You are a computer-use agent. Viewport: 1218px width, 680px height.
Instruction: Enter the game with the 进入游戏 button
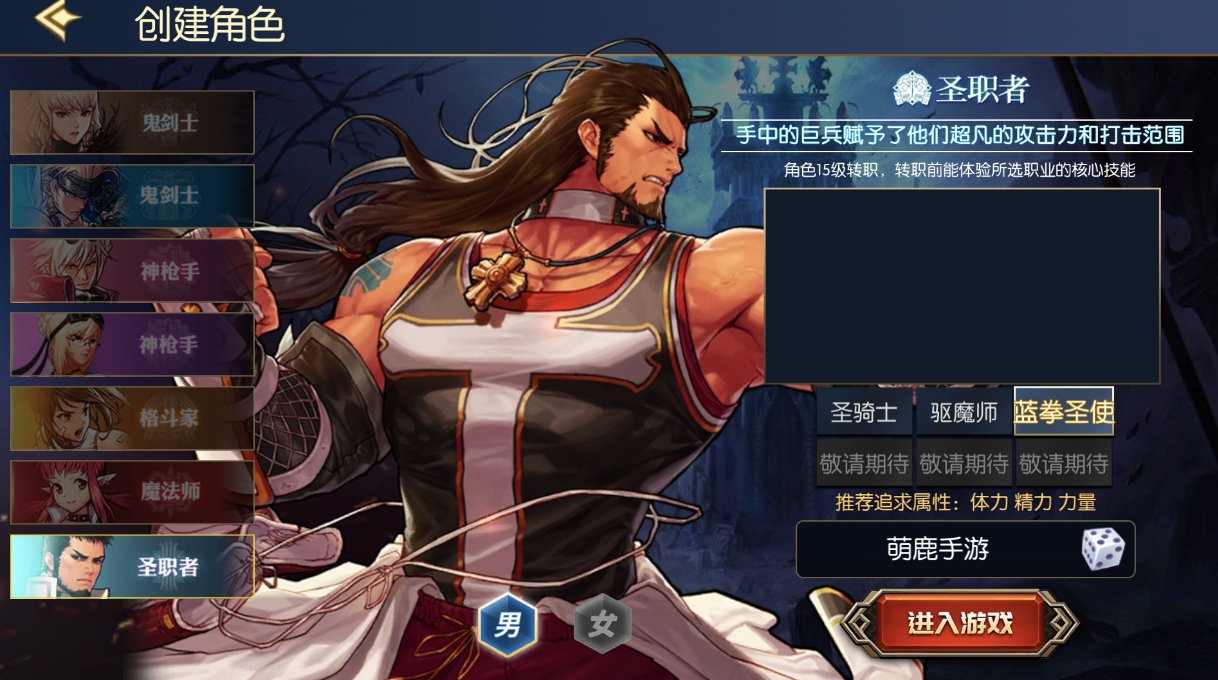960,624
